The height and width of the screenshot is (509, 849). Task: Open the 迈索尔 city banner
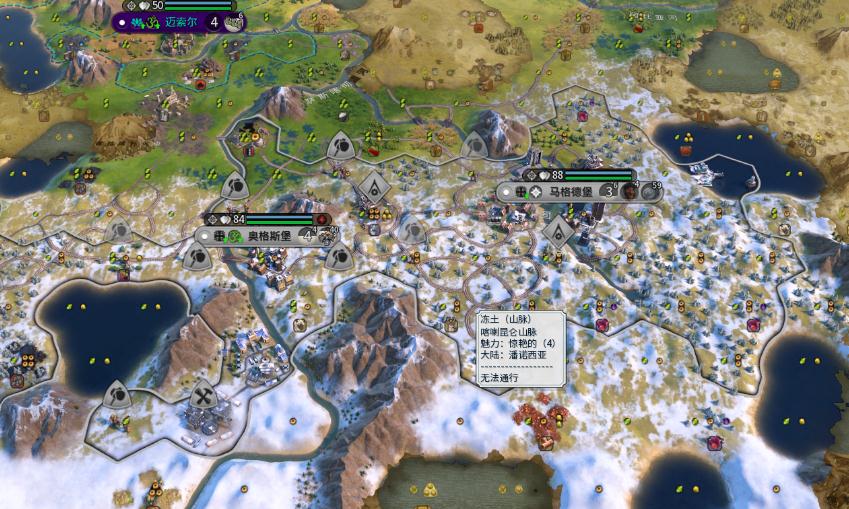click(x=176, y=21)
